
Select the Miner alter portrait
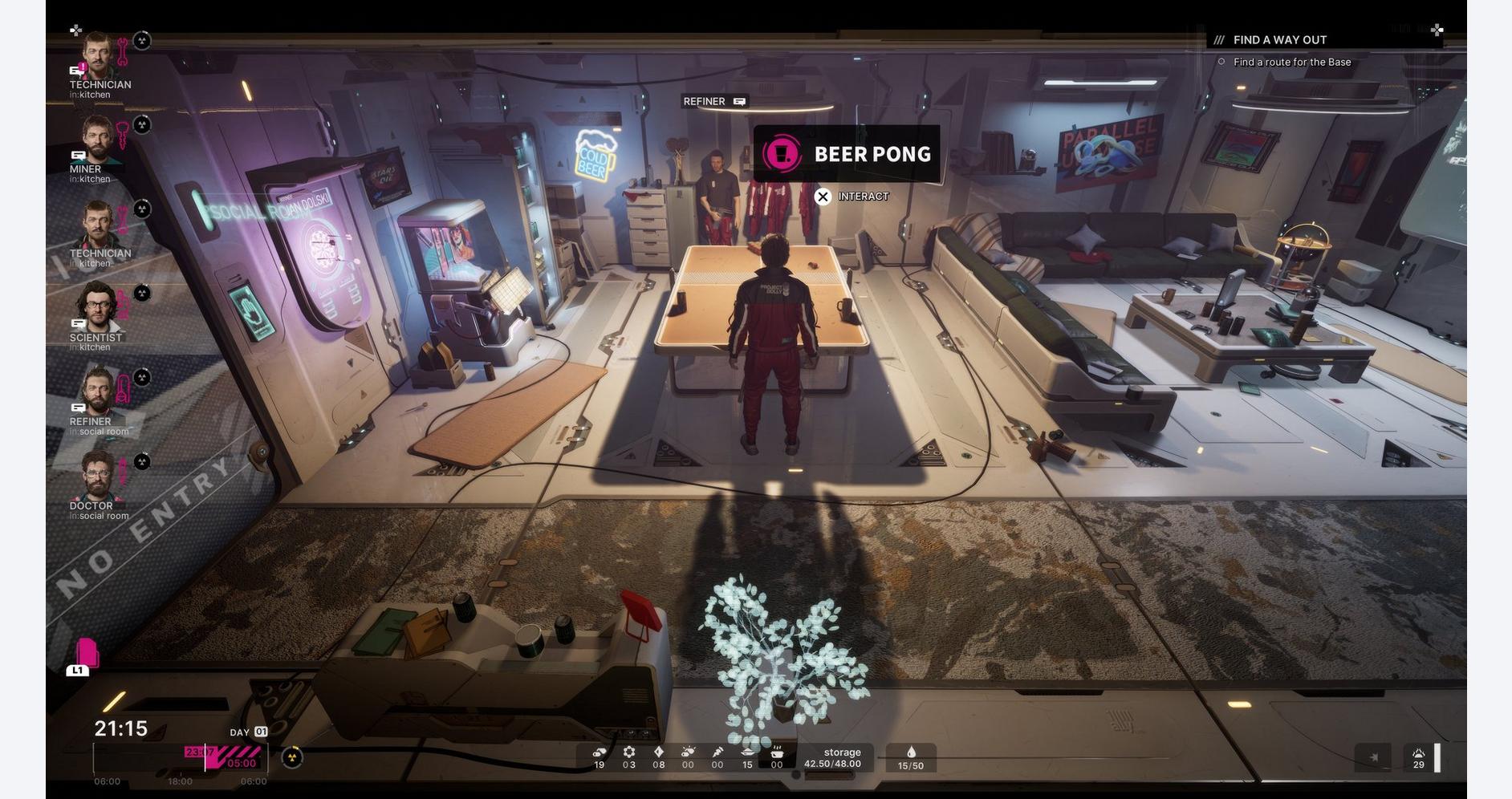[98, 140]
